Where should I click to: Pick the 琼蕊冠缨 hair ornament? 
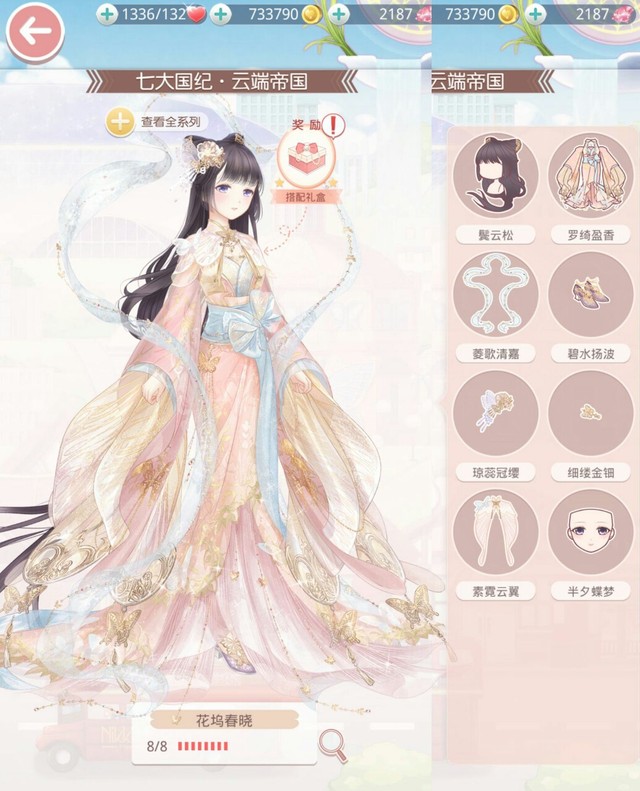495,413
